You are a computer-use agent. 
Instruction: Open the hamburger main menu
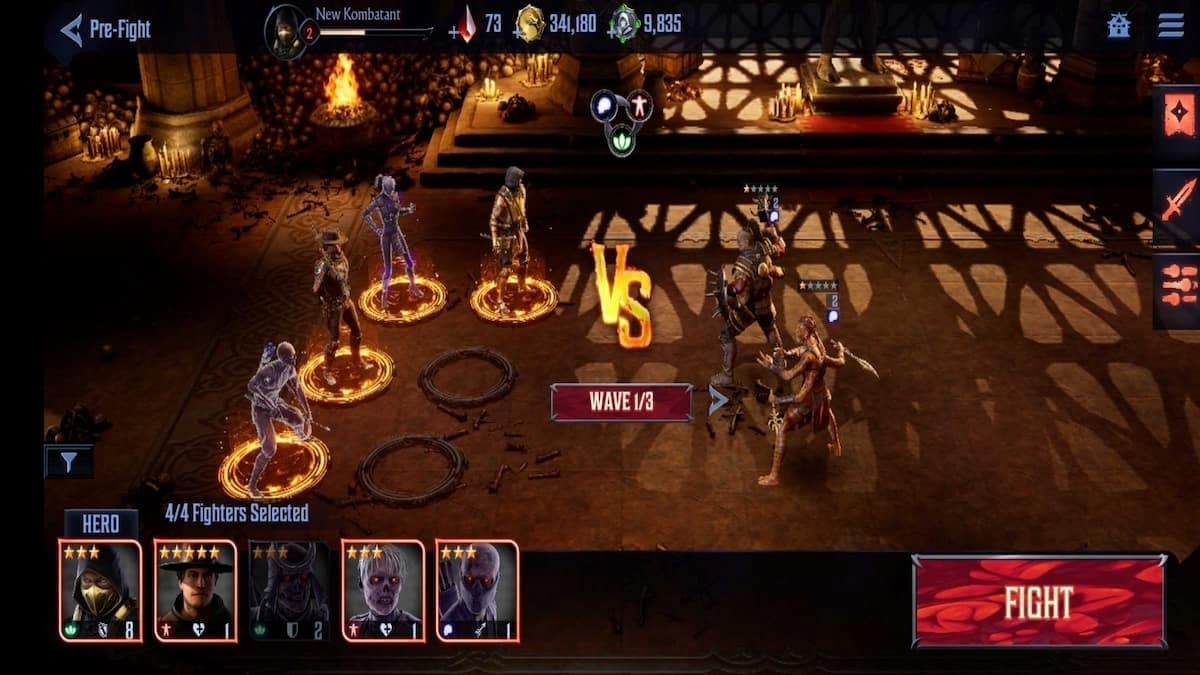click(x=1170, y=26)
